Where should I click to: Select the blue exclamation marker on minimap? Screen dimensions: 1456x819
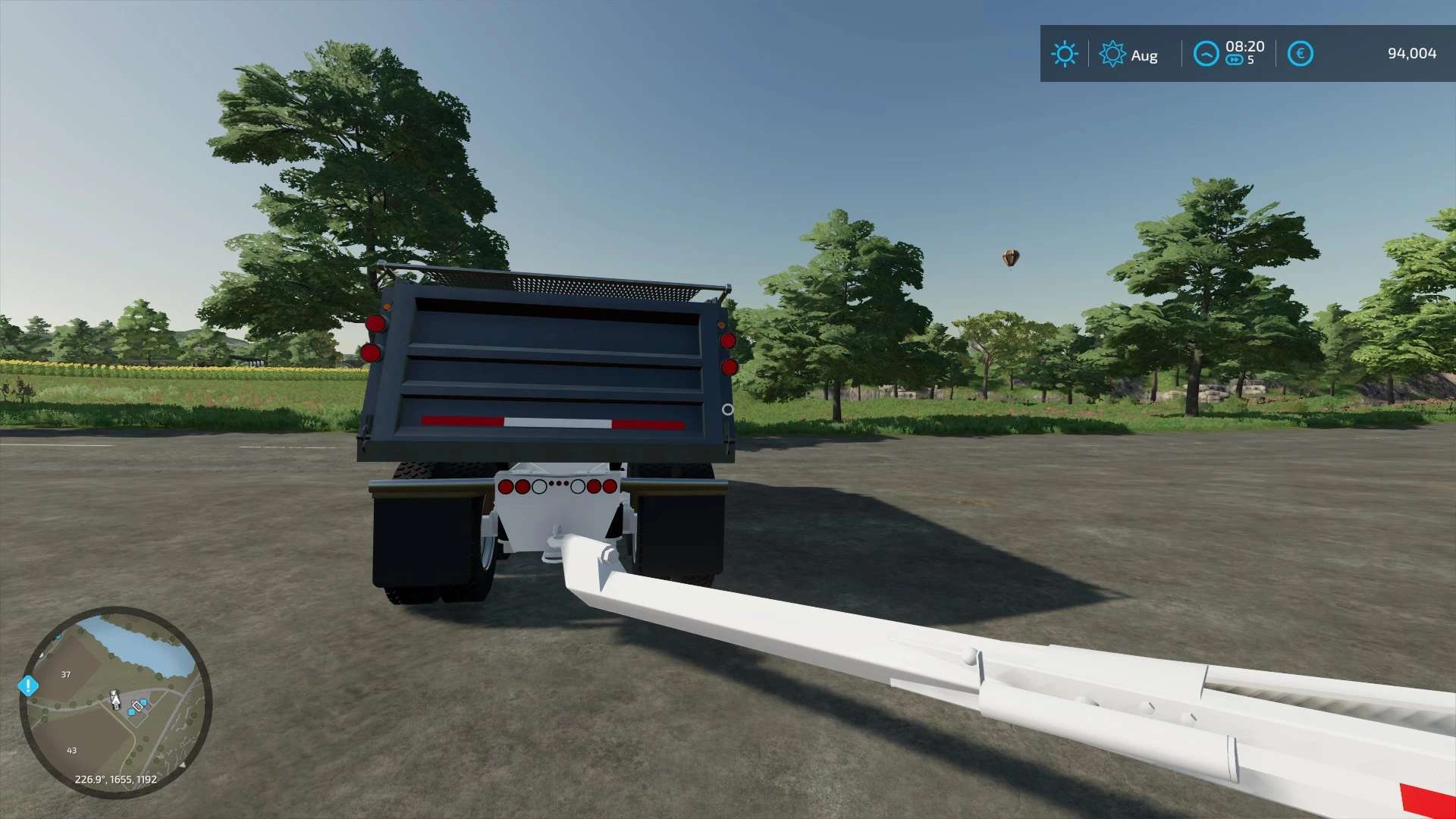pyautogui.click(x=28, y=686)
